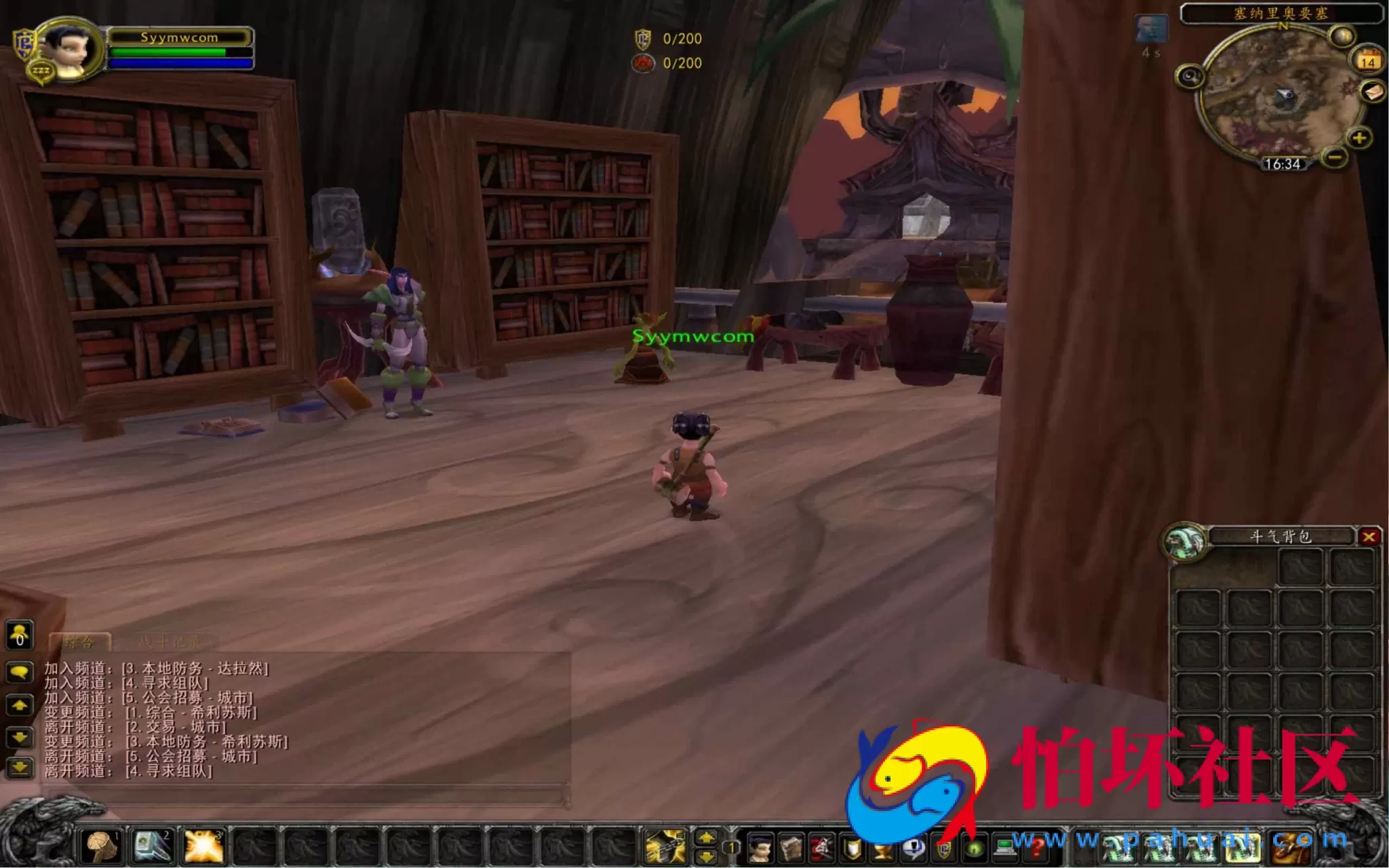Click the minimap zoom in plus button
1389x868 pixels.
coord(1359,138)
